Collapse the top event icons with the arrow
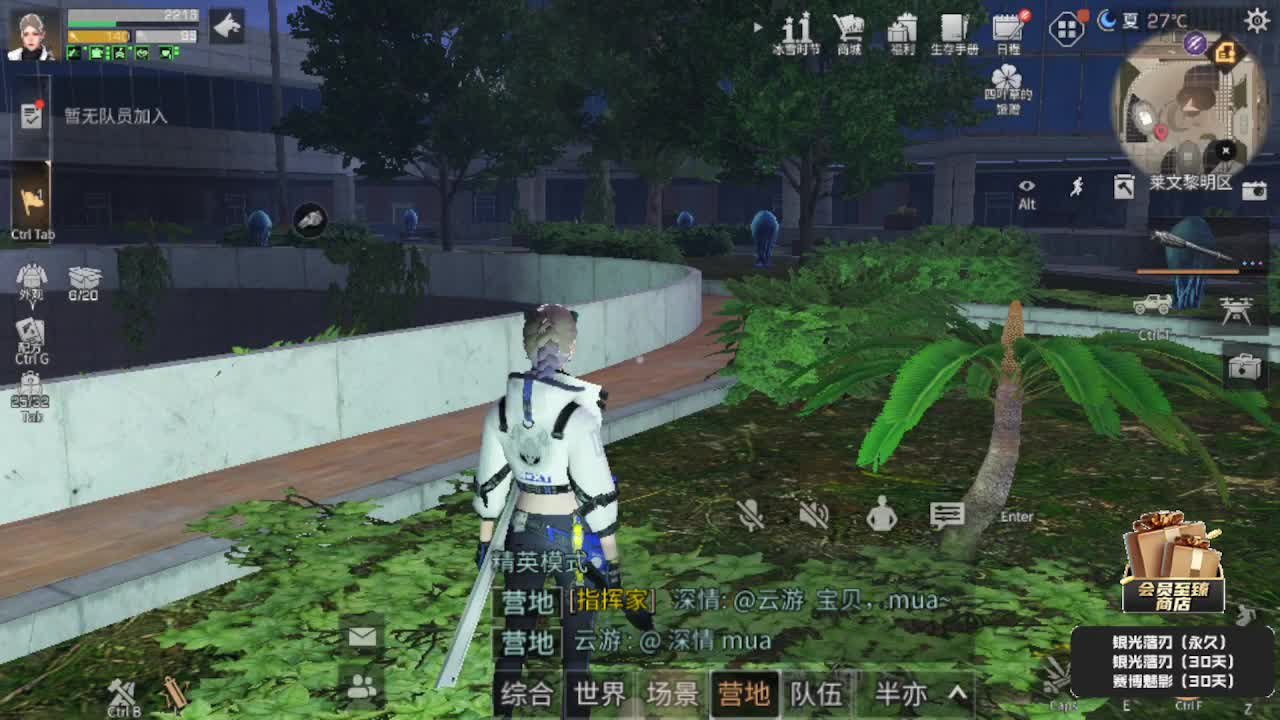 tap(758, 28)
